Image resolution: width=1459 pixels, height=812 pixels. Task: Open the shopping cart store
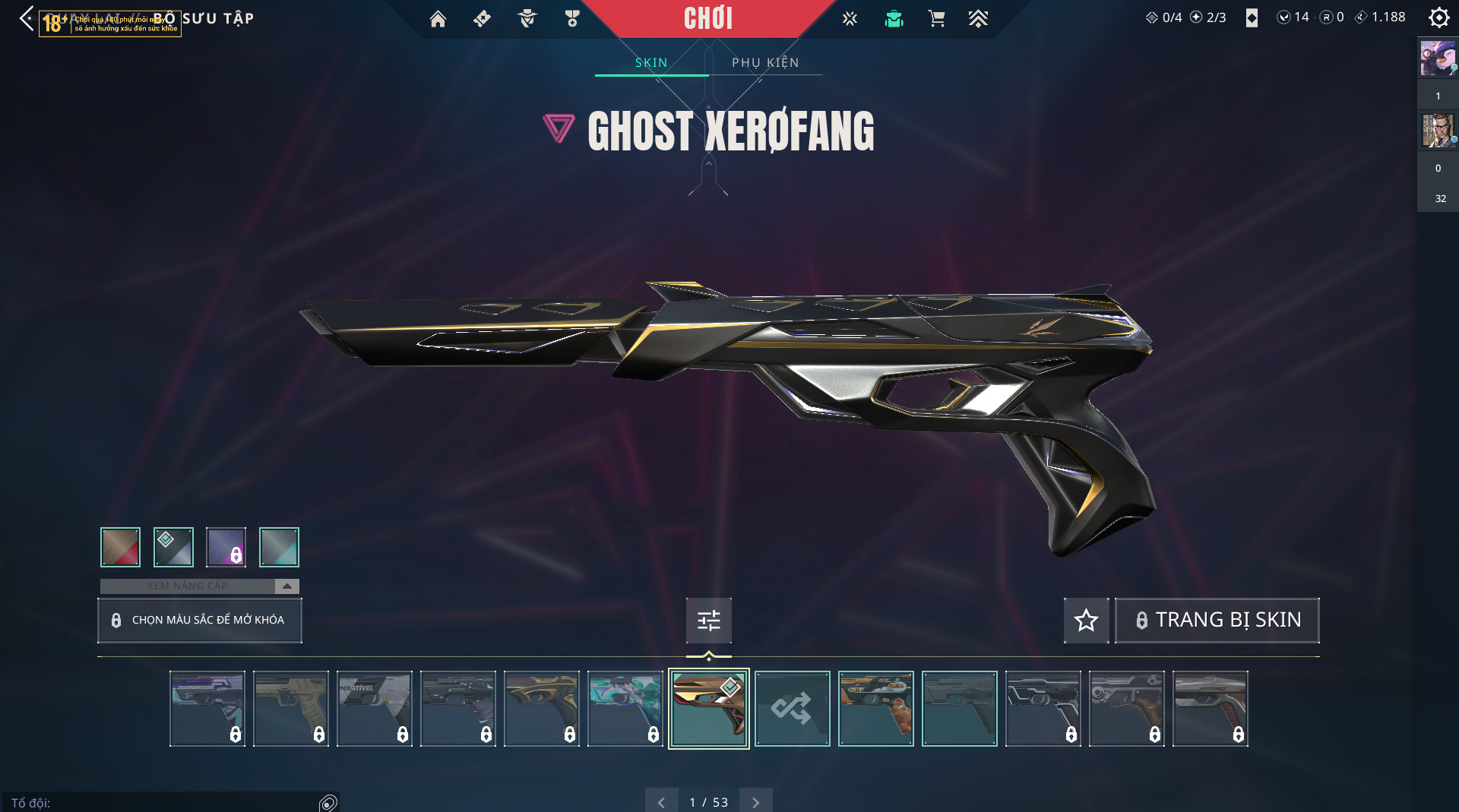(x=936, y=19)
